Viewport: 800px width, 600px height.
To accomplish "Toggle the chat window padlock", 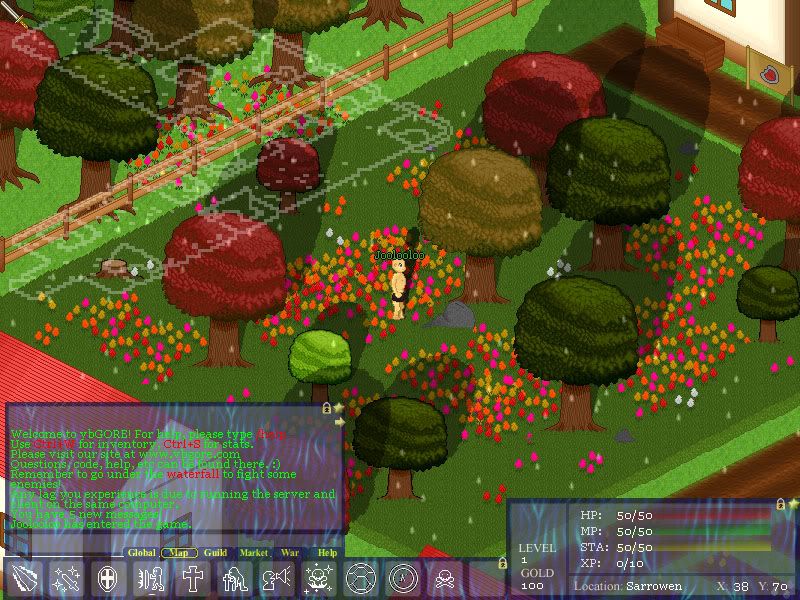I will click(x=326, y=408).
